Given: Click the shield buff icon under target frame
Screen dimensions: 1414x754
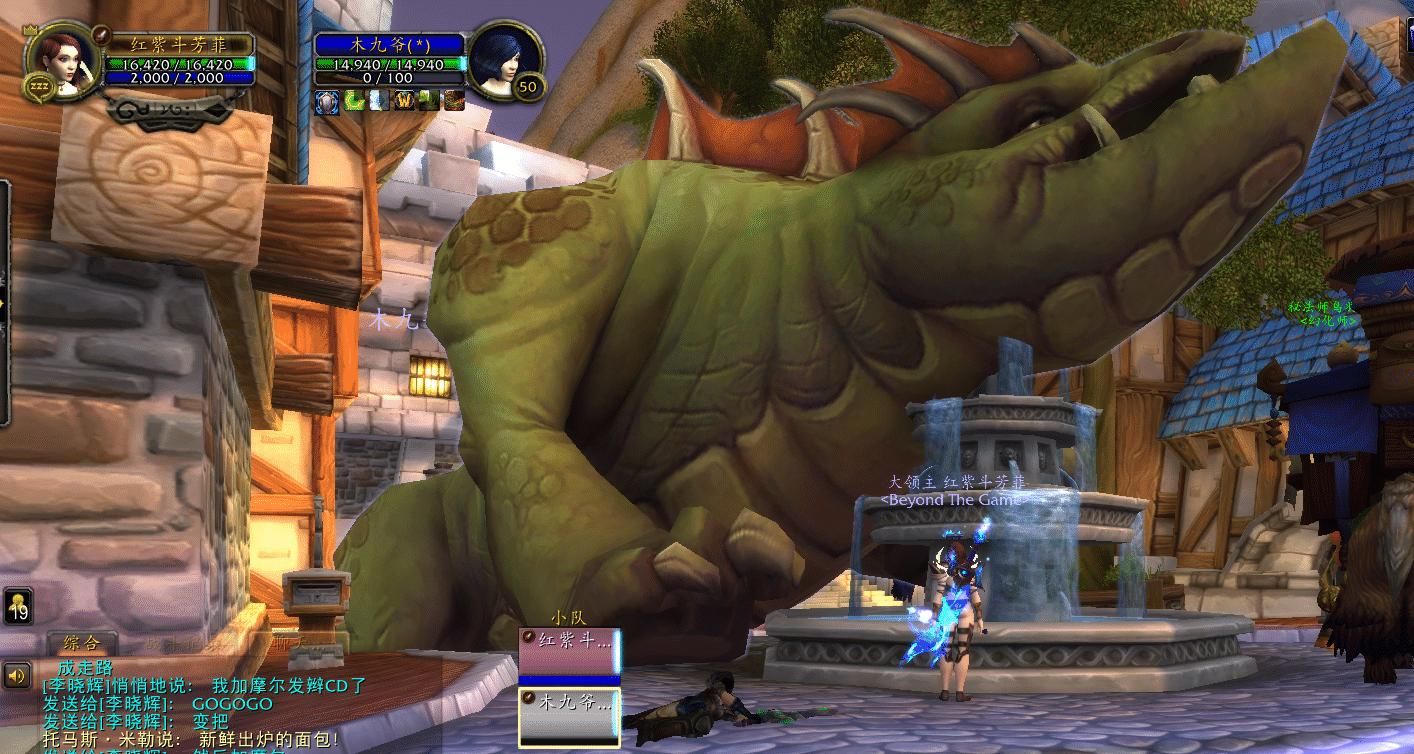Looking at the screenshot, I should (x=326, y=100).
